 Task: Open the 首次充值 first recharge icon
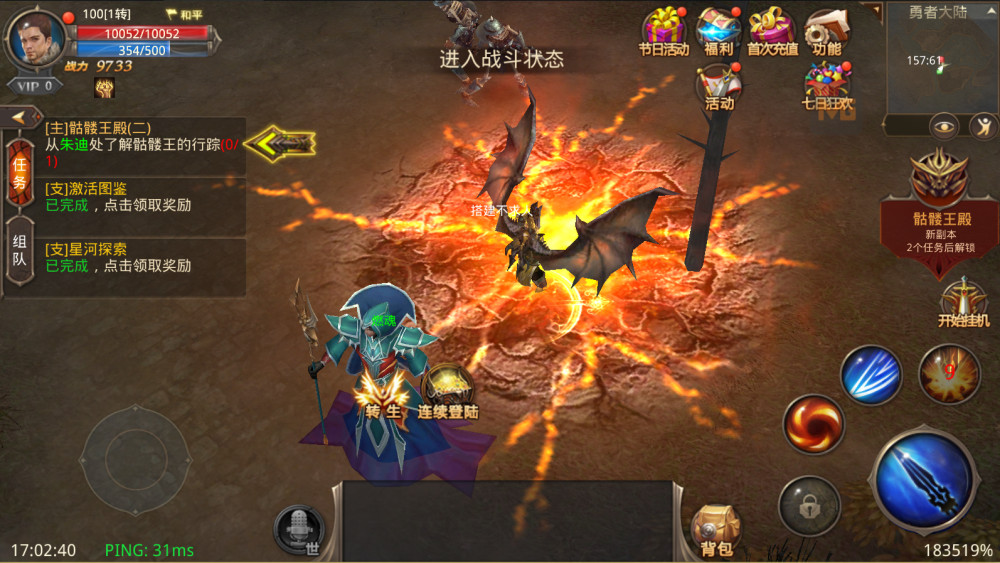(x=772, y=30)
